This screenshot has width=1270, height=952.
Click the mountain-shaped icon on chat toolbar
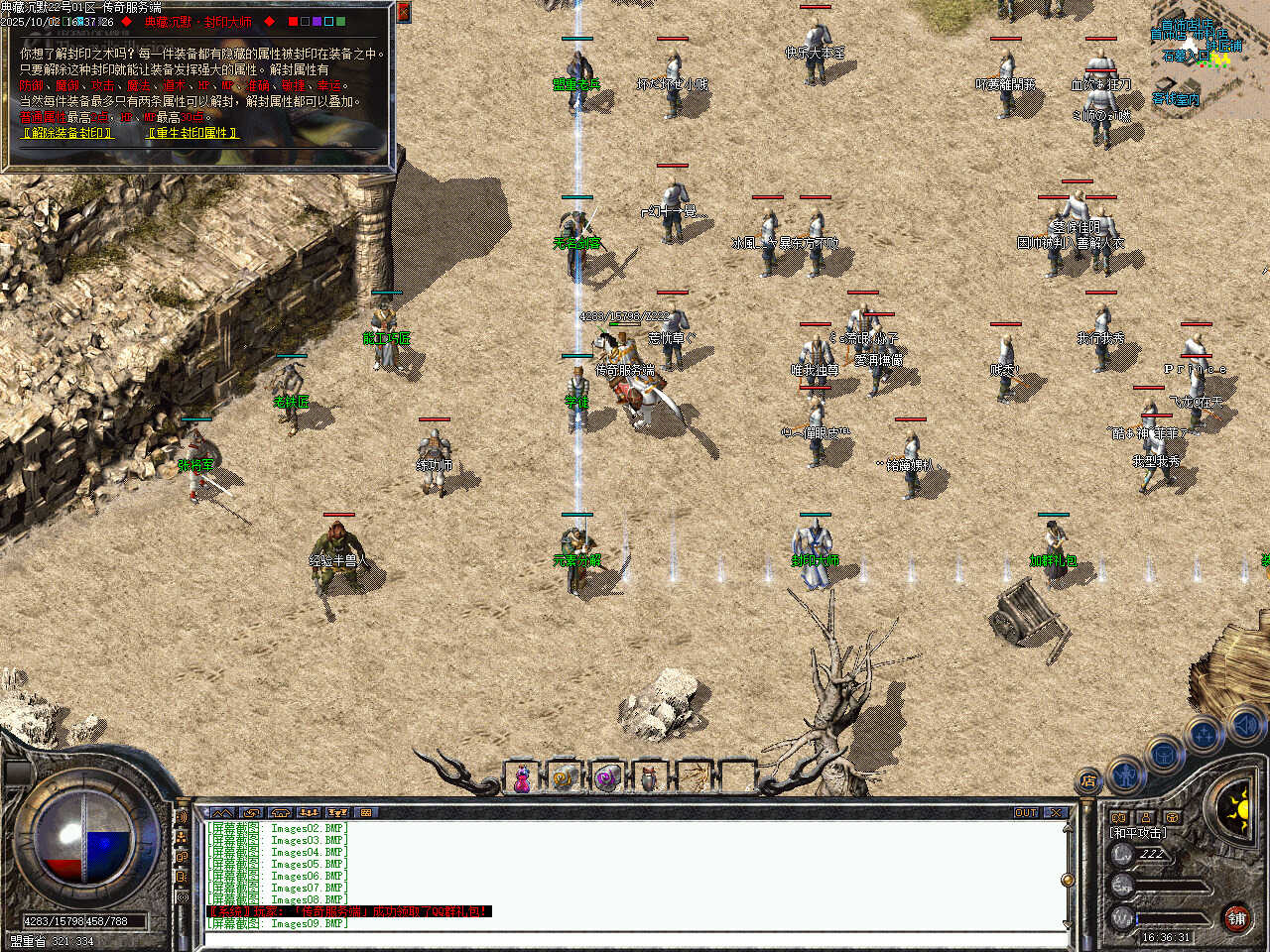pyautogui.click(x=222, y=812)
